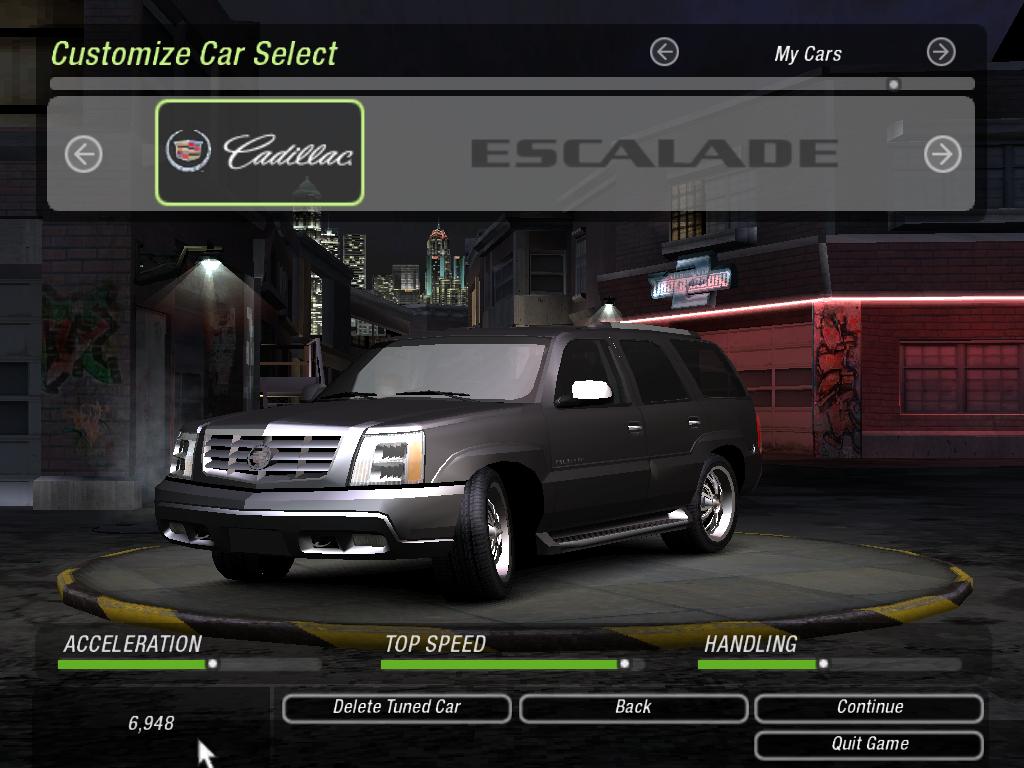This screenshot has width=1024, height=768.
Task: Go back with the Back button
Action: coord(633,707)
